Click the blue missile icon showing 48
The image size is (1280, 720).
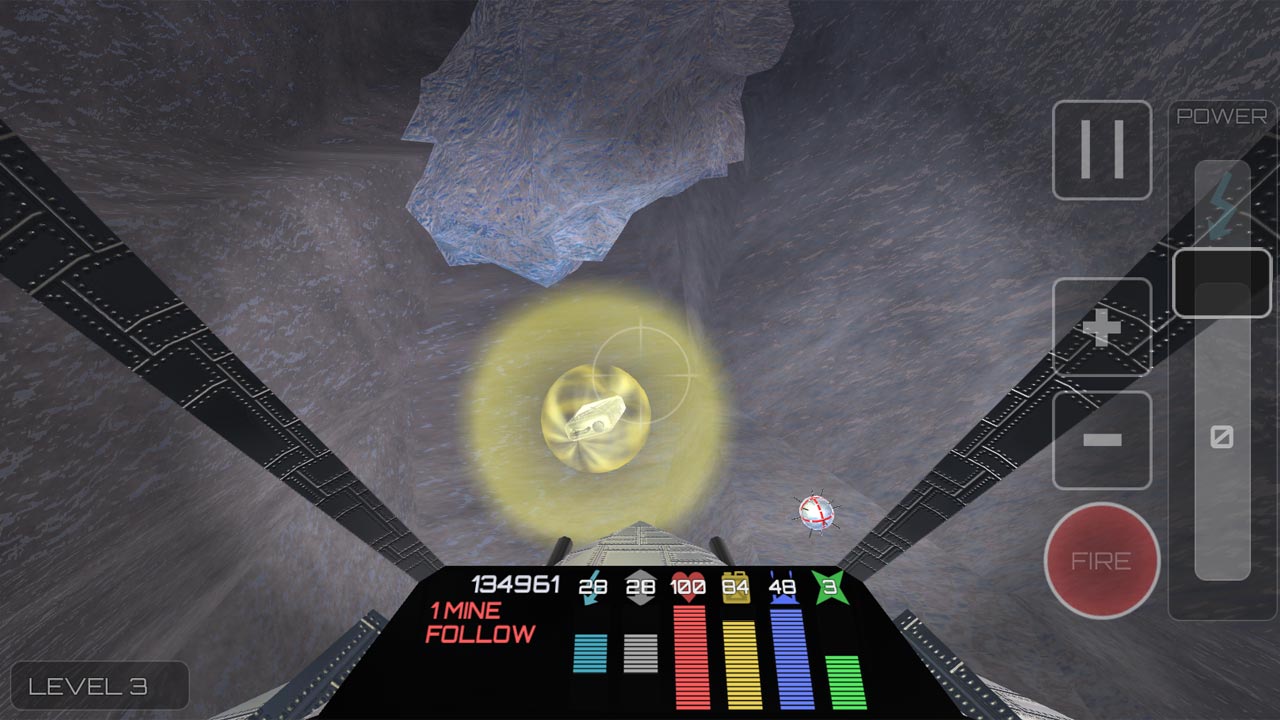(x=785, y=587)
